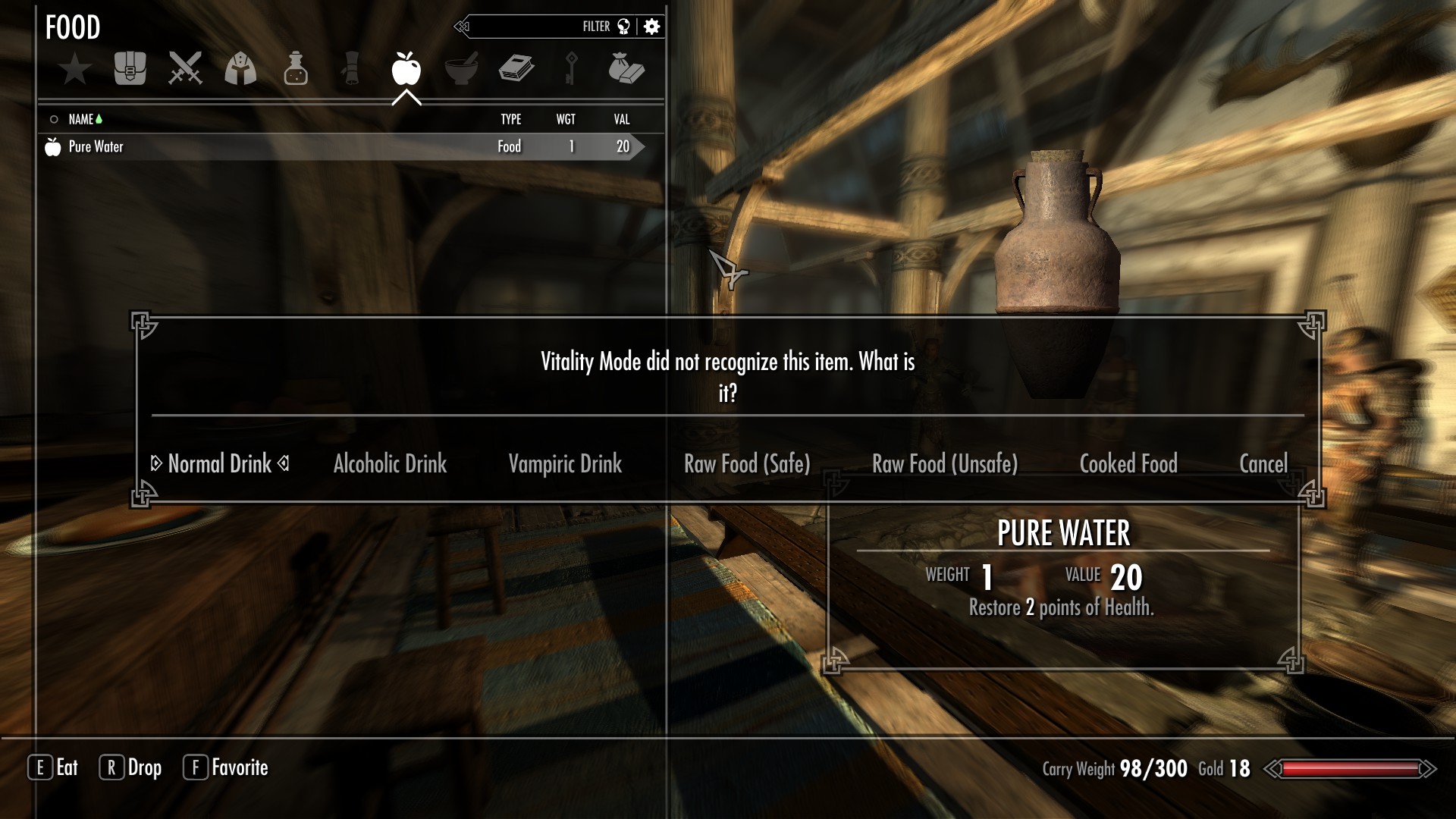The image size is (1456, 819).
Task: Open inventory column settings gear
Action: (651, 27)
